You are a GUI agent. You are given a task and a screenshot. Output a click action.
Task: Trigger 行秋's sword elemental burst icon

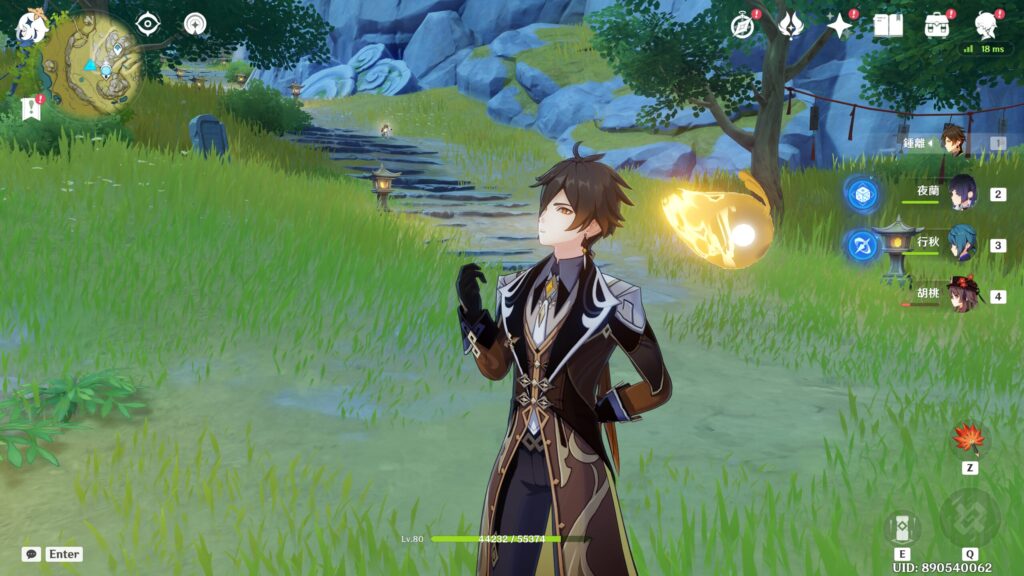pos(862,245)
